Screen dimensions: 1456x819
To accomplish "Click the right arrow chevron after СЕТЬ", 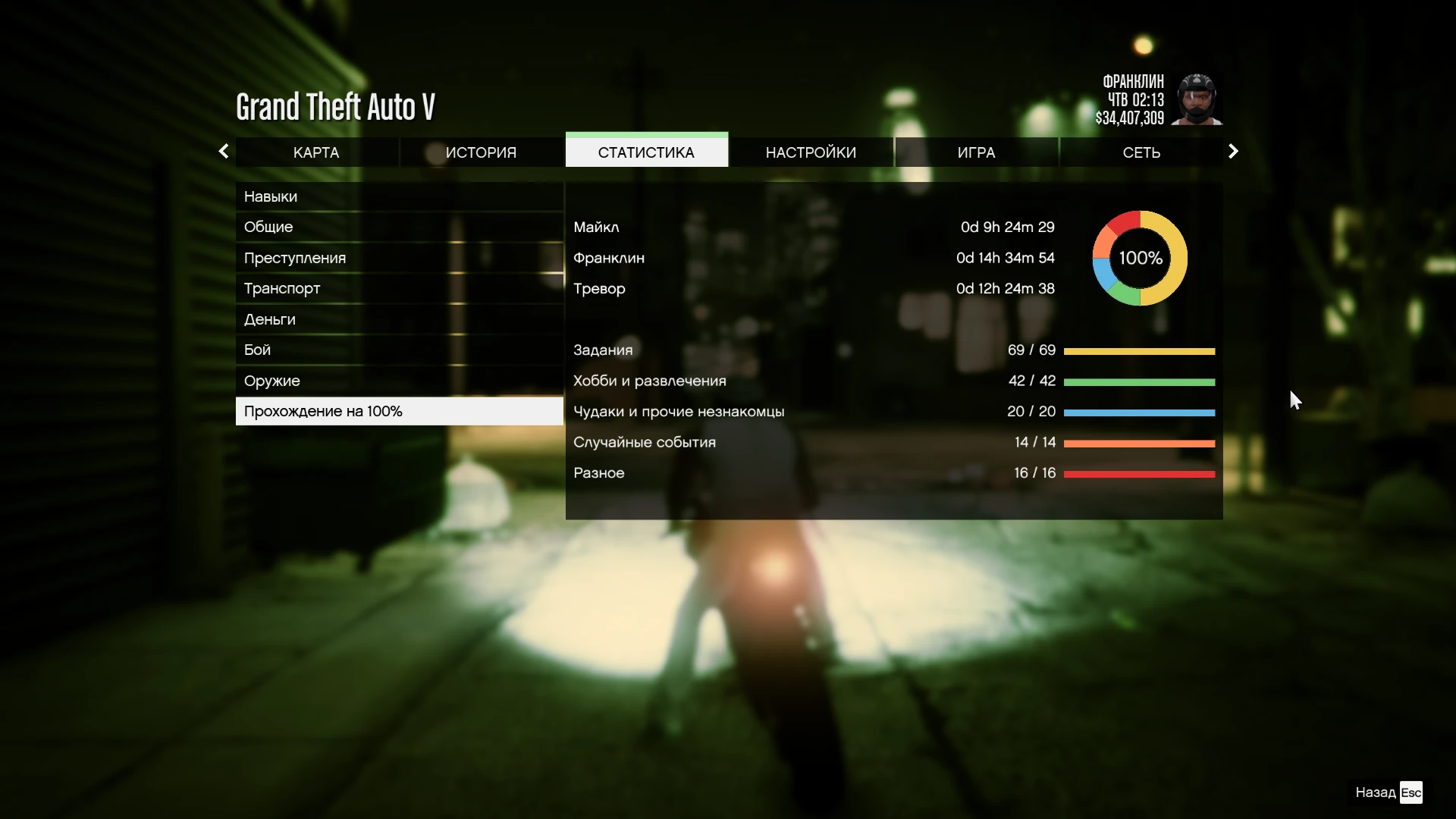I will [x=1233, y=151].
